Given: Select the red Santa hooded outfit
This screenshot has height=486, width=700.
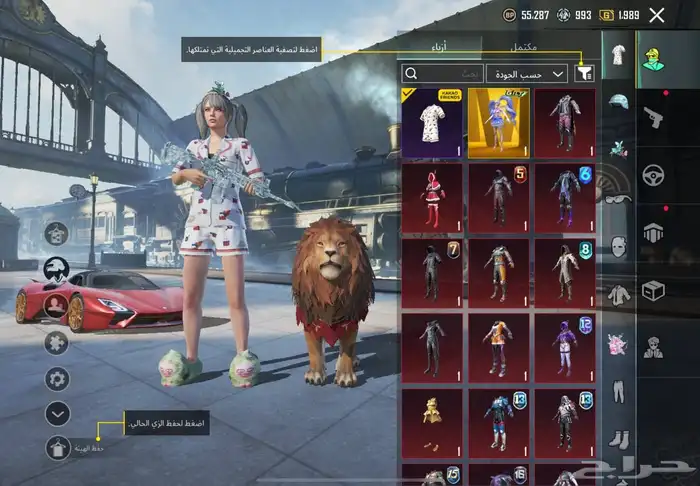Looking at the screenshot, I should (x=432, y=197).
